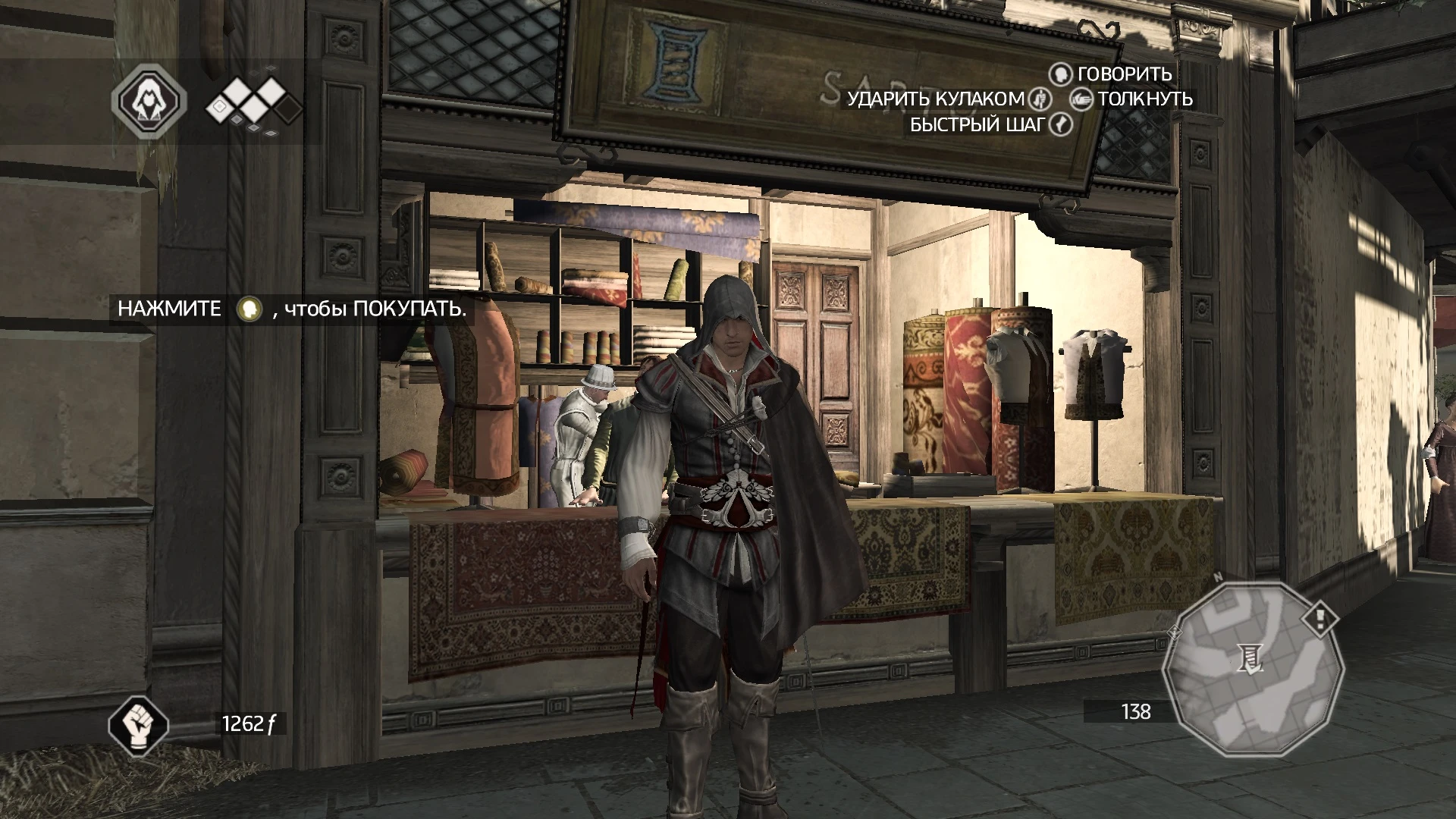Click the 1262 f money counter
The image size is (1456, 819).
(250, 723)
